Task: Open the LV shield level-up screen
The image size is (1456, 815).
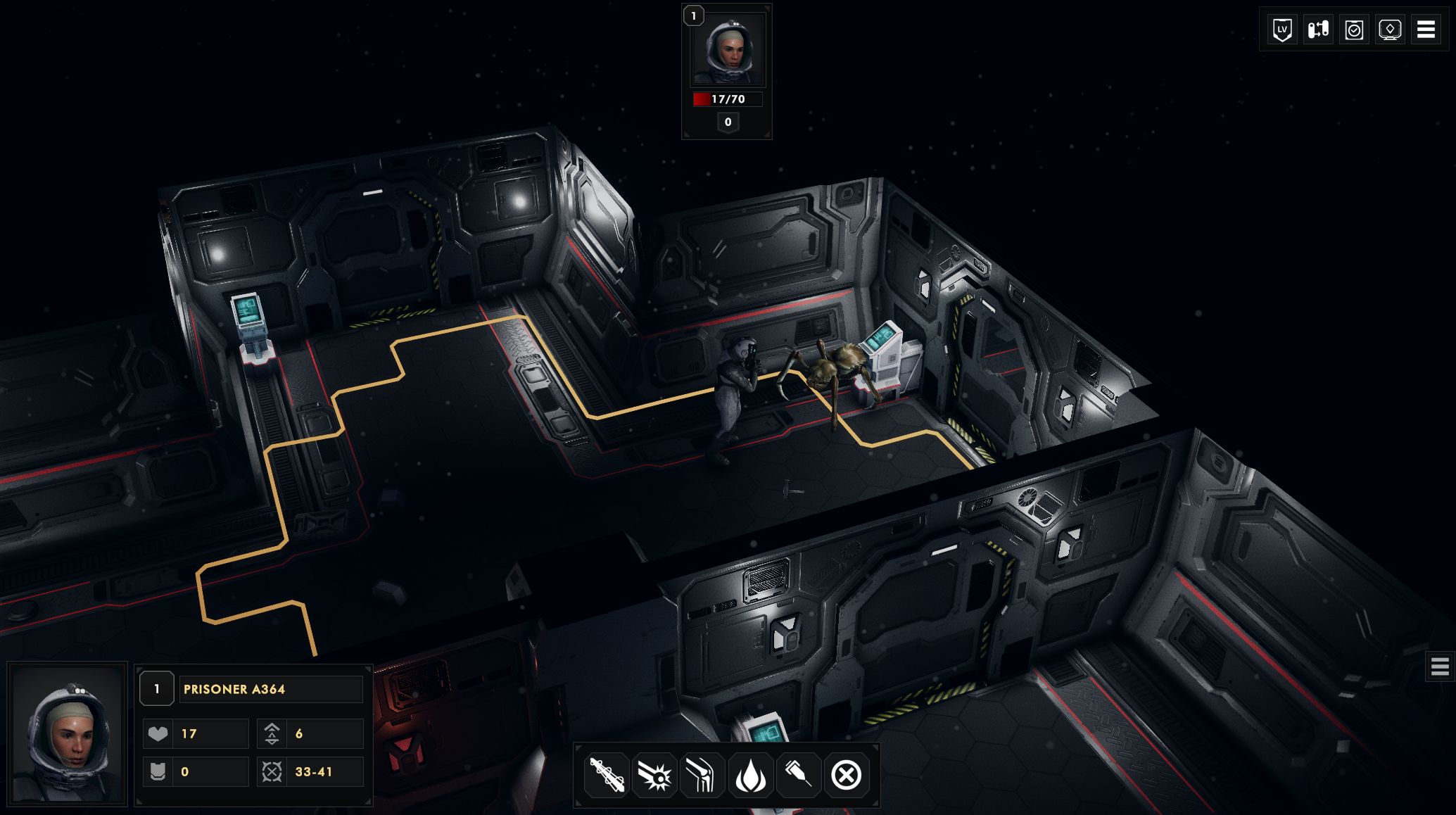Action: tap(1282, 30)
